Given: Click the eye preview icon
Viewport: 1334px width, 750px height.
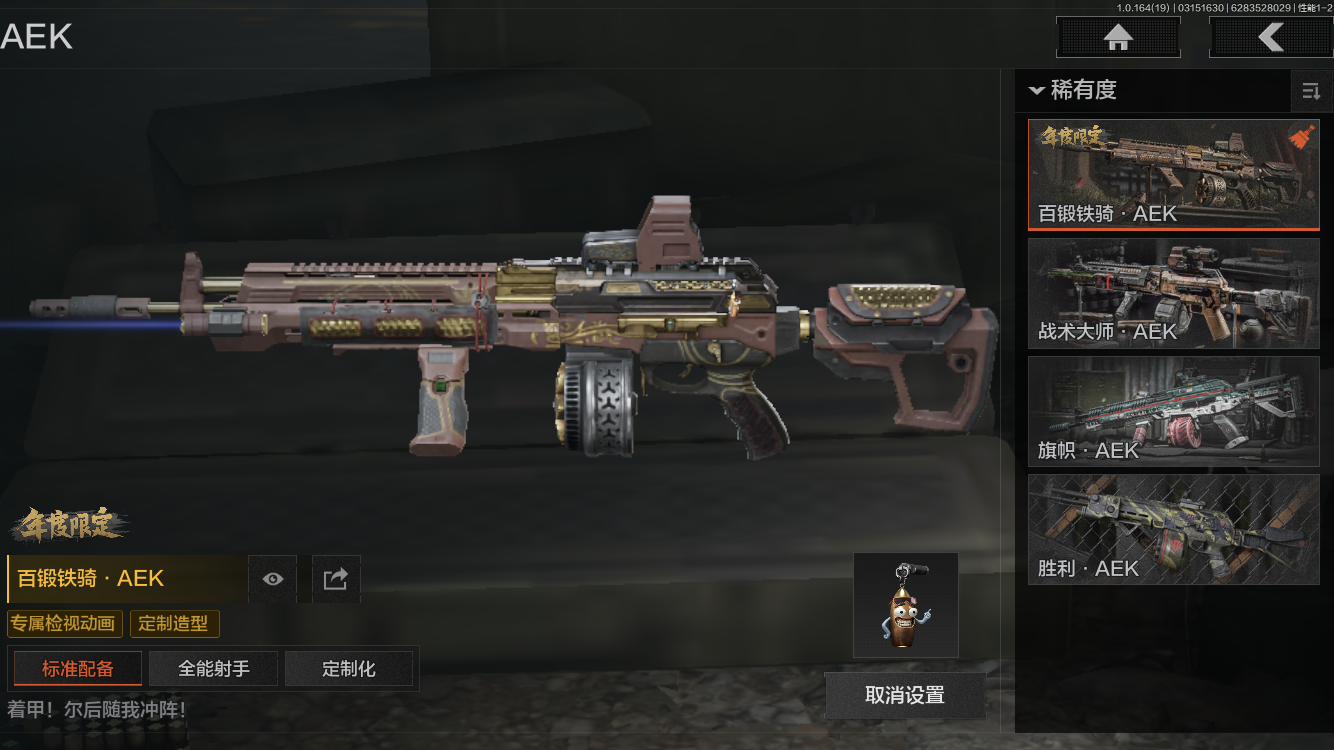Looking at the screenshot, I should [273, 579].
